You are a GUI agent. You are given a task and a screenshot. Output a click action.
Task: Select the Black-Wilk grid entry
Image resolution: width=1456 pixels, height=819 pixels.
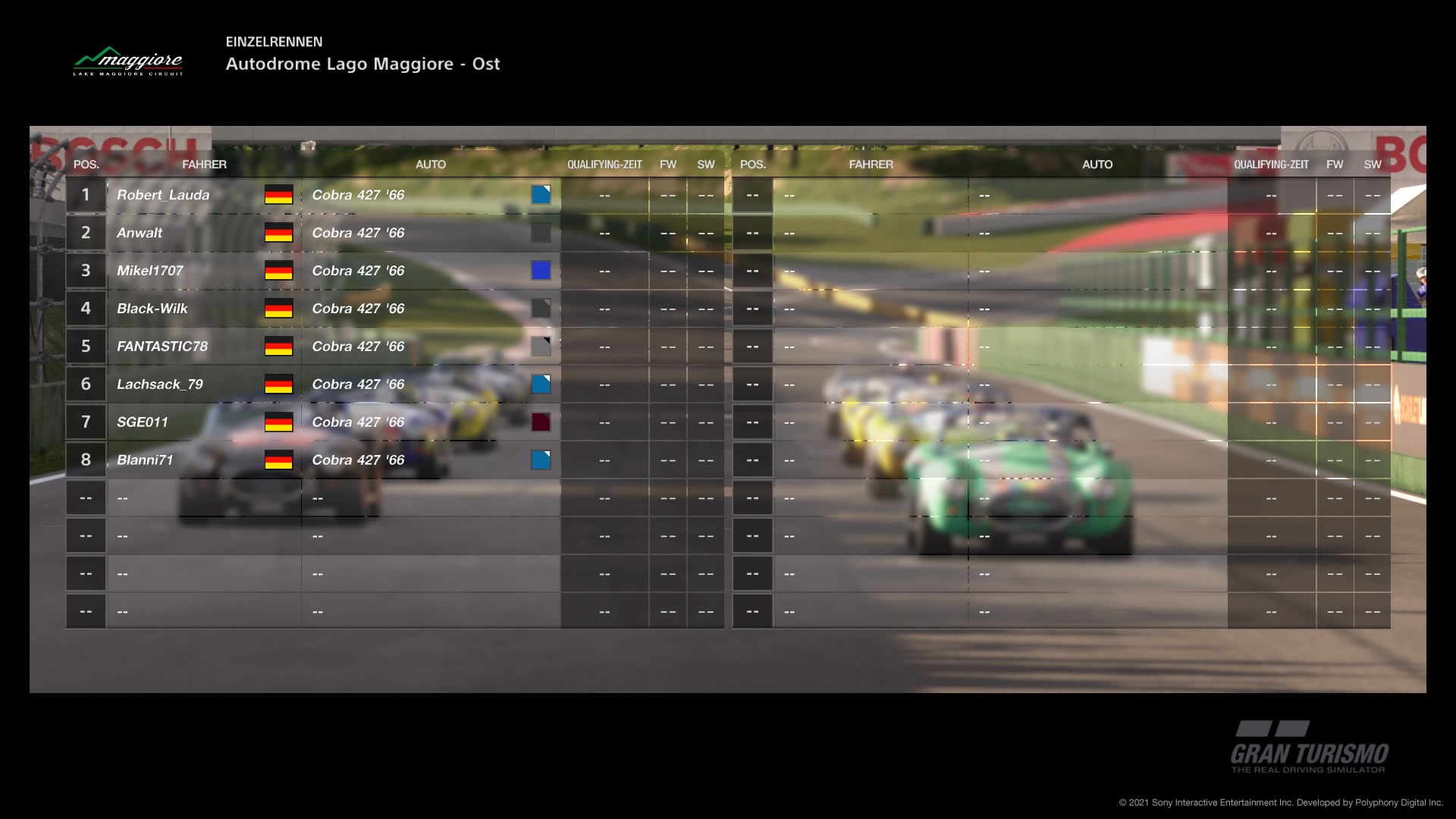[x=152, y=309]
